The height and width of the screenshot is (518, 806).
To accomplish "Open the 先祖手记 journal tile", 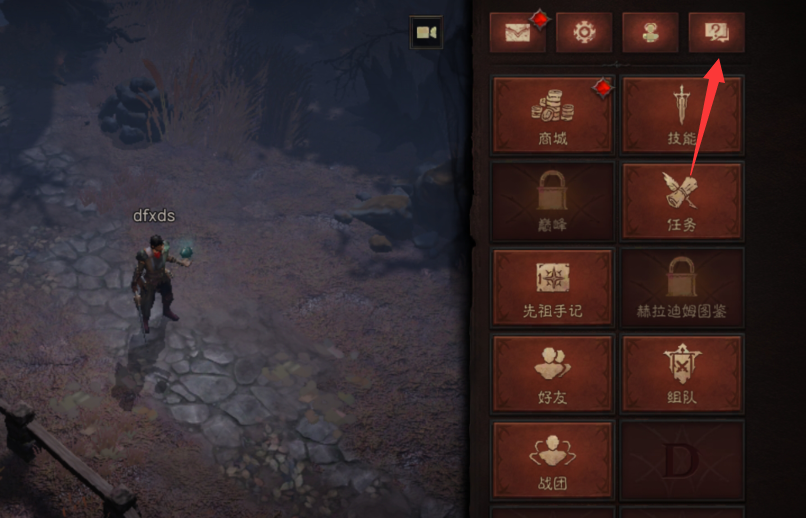I will pos(552,287).
